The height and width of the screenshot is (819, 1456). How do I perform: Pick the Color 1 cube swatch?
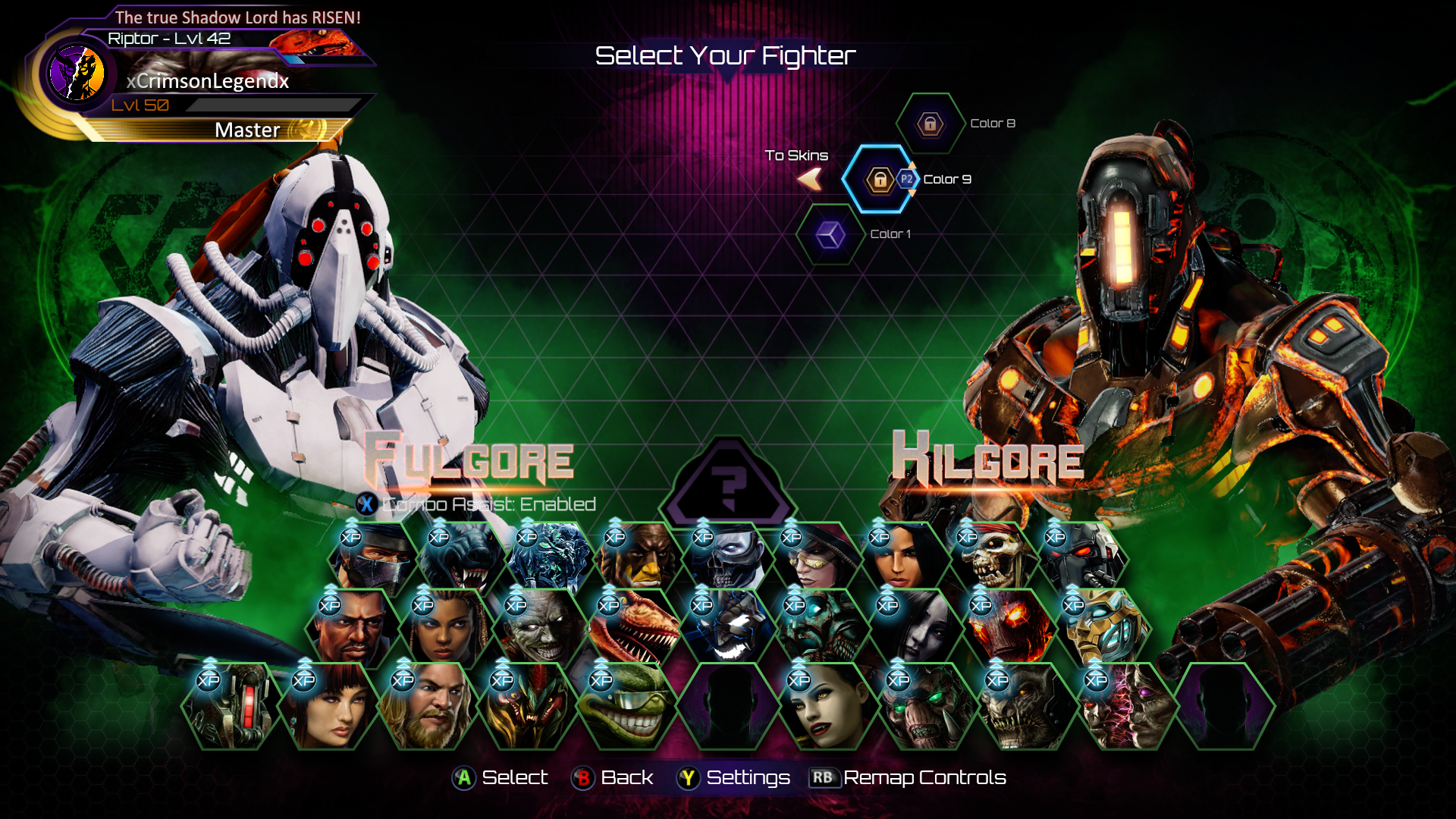click(x=830, y=235)
